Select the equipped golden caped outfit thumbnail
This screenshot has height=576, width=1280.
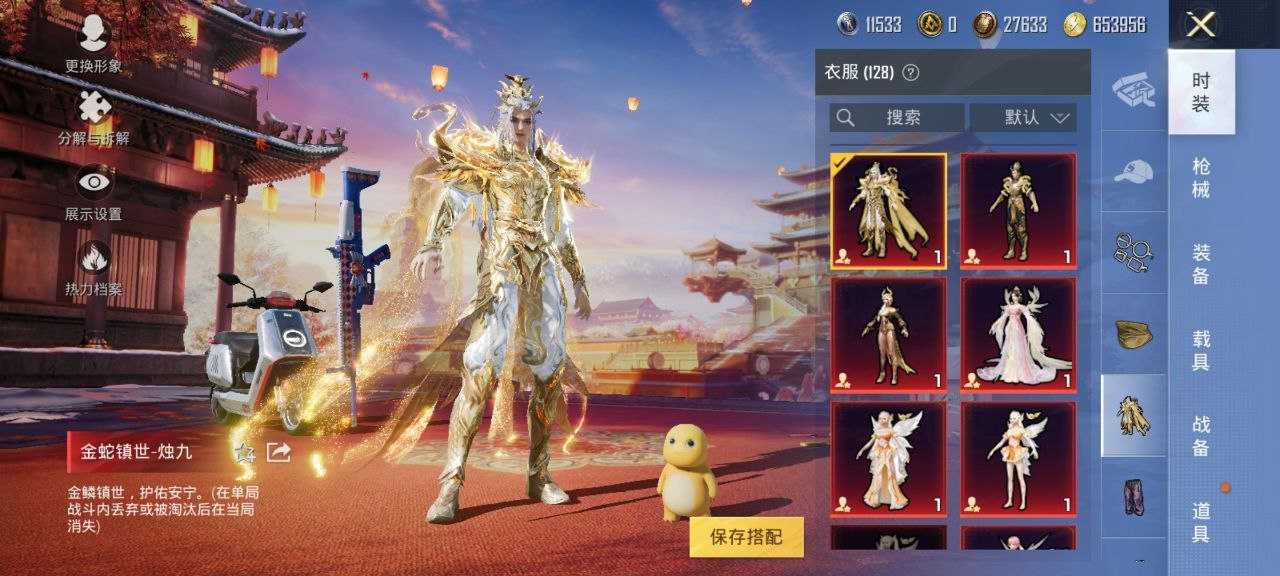tap(888, 211)
